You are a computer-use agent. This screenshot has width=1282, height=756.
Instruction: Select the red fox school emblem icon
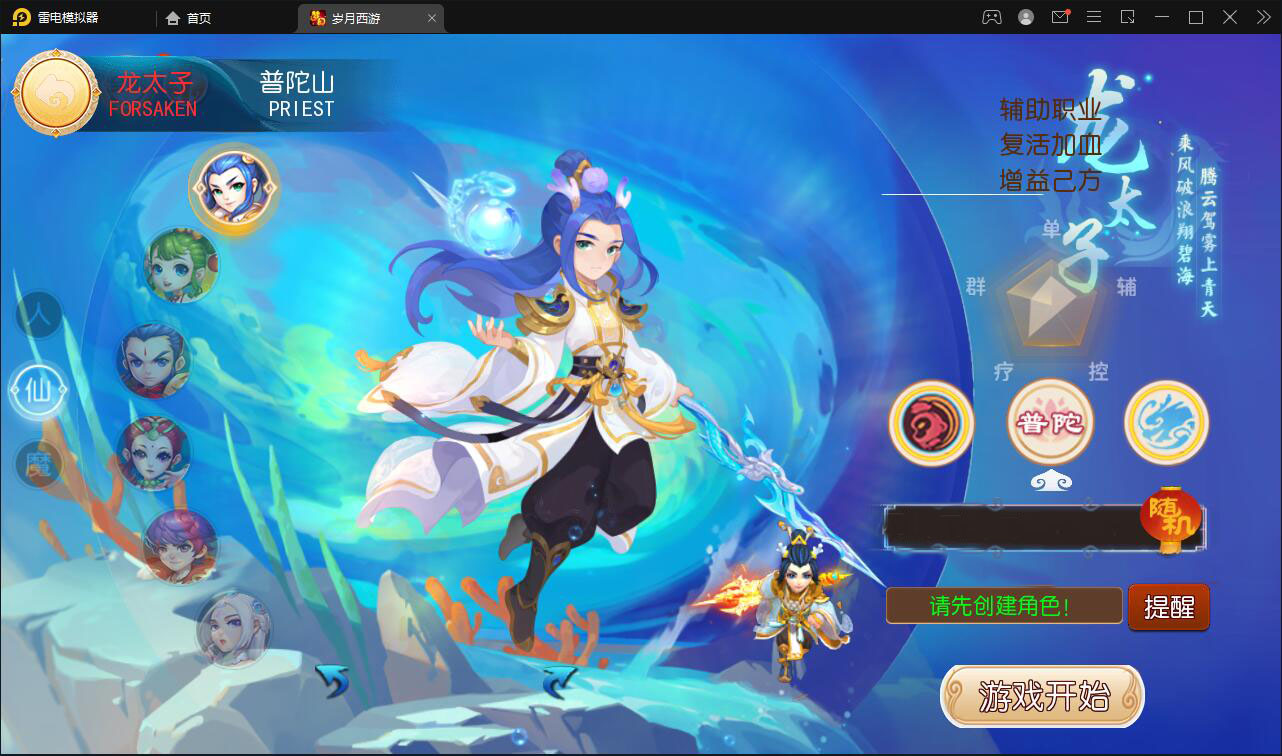[x=931, y=423]
